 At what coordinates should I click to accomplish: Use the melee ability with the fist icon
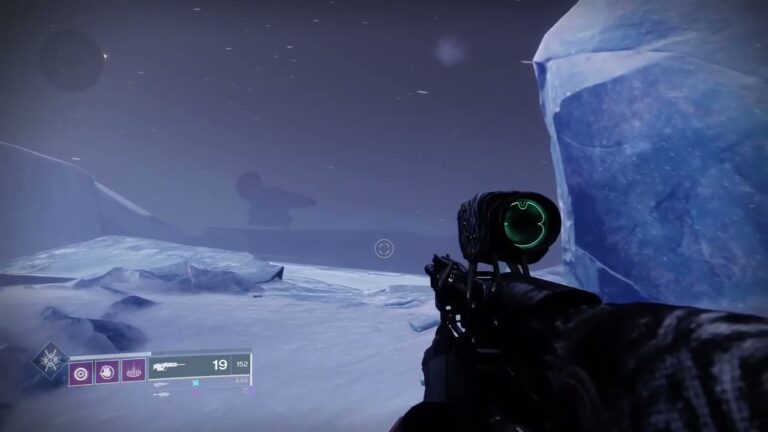(x=107, y=372)
